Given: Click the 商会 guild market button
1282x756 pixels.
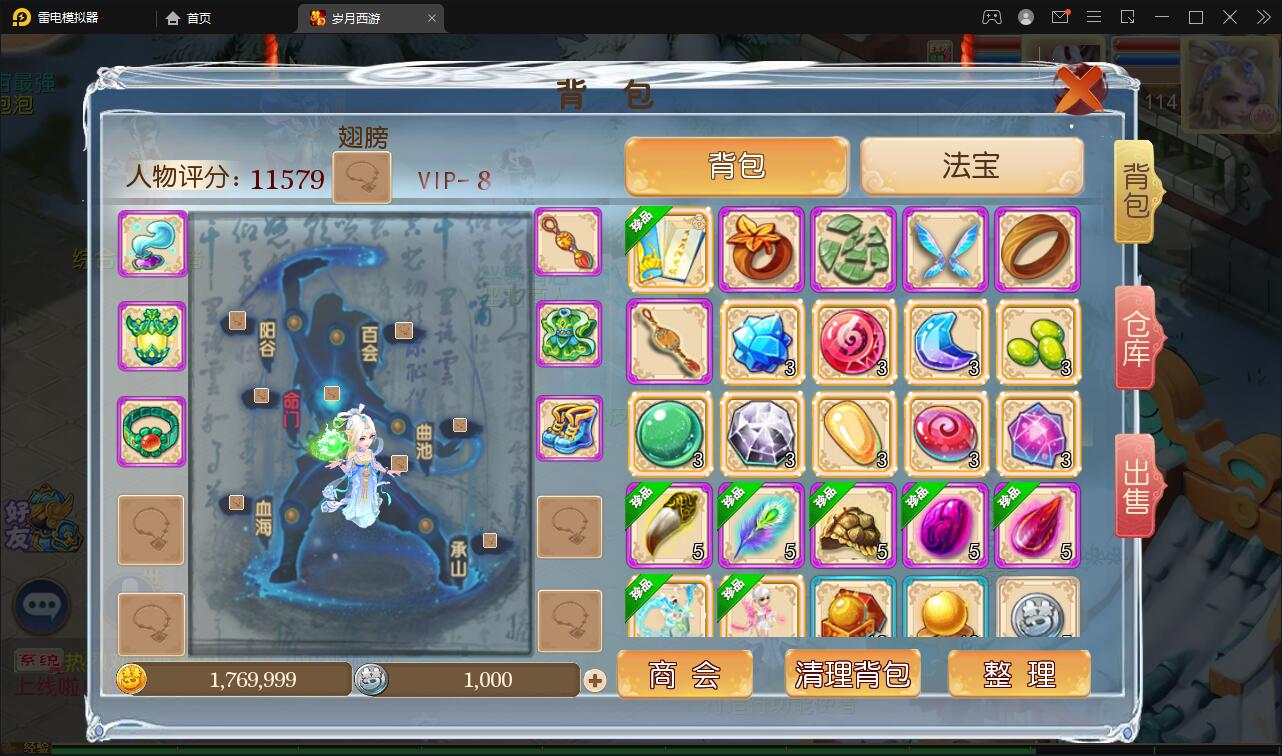Looking at the screenshot, I should point(685,673).
